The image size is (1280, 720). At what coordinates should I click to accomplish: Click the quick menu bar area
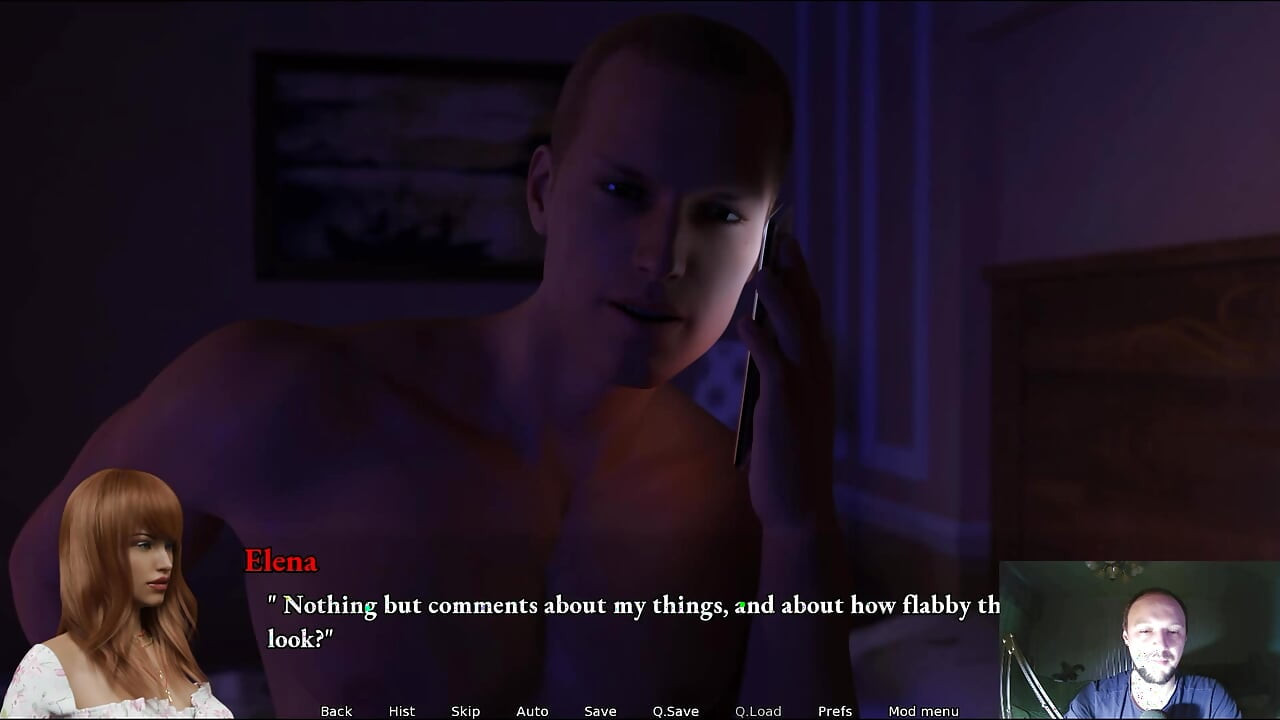tap(630, 711)
